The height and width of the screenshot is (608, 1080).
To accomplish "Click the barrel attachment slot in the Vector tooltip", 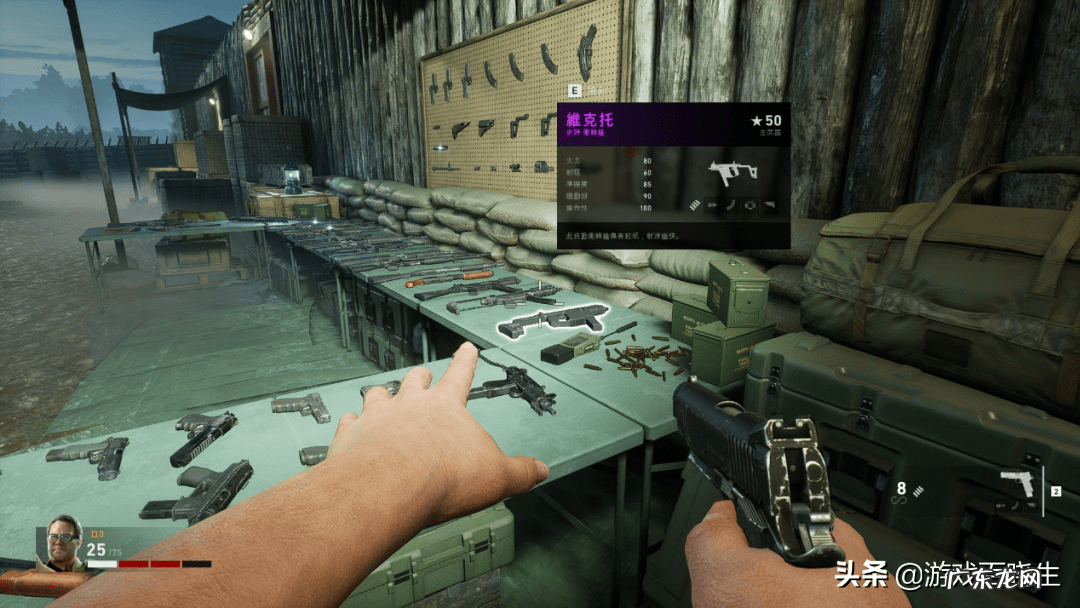I will coord(712,206).
